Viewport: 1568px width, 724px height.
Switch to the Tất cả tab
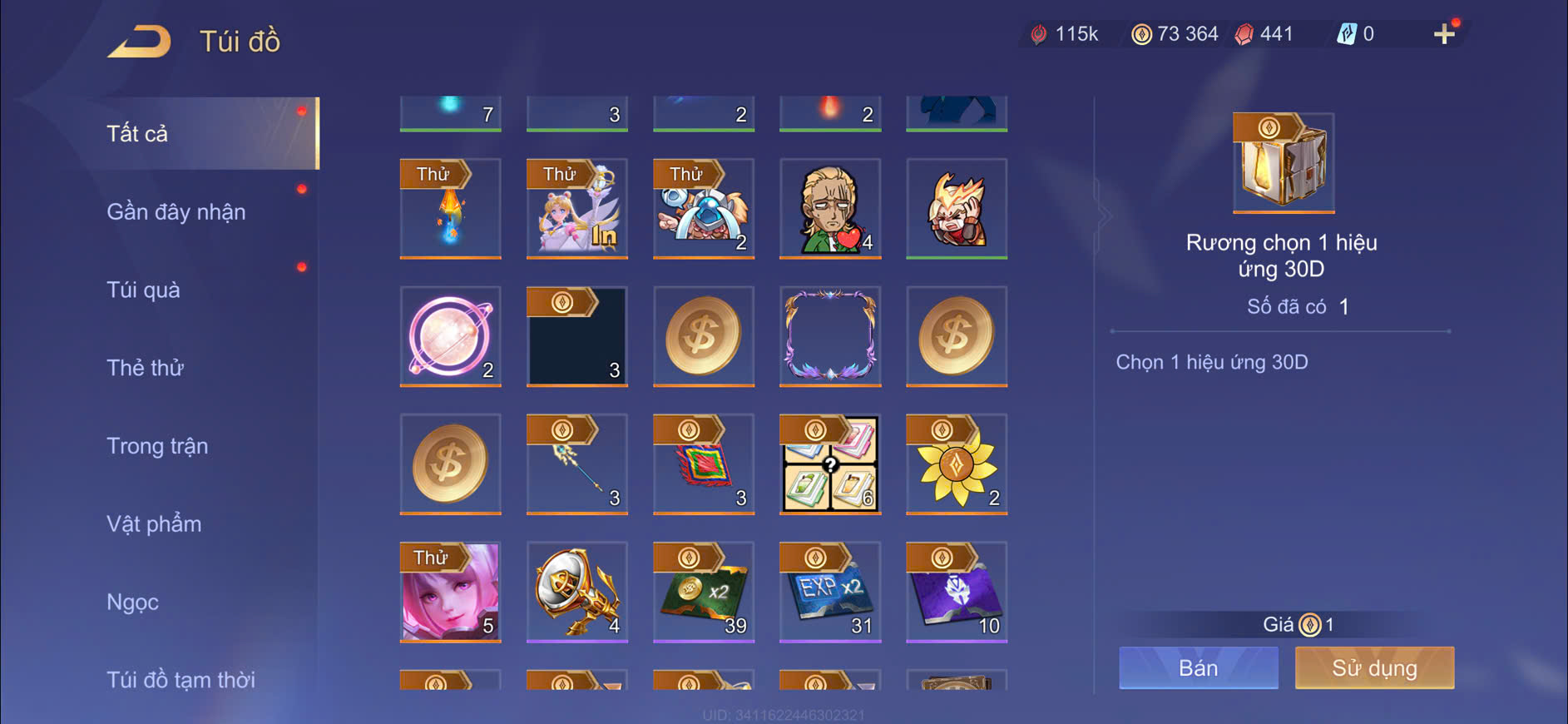pos(138,134)
